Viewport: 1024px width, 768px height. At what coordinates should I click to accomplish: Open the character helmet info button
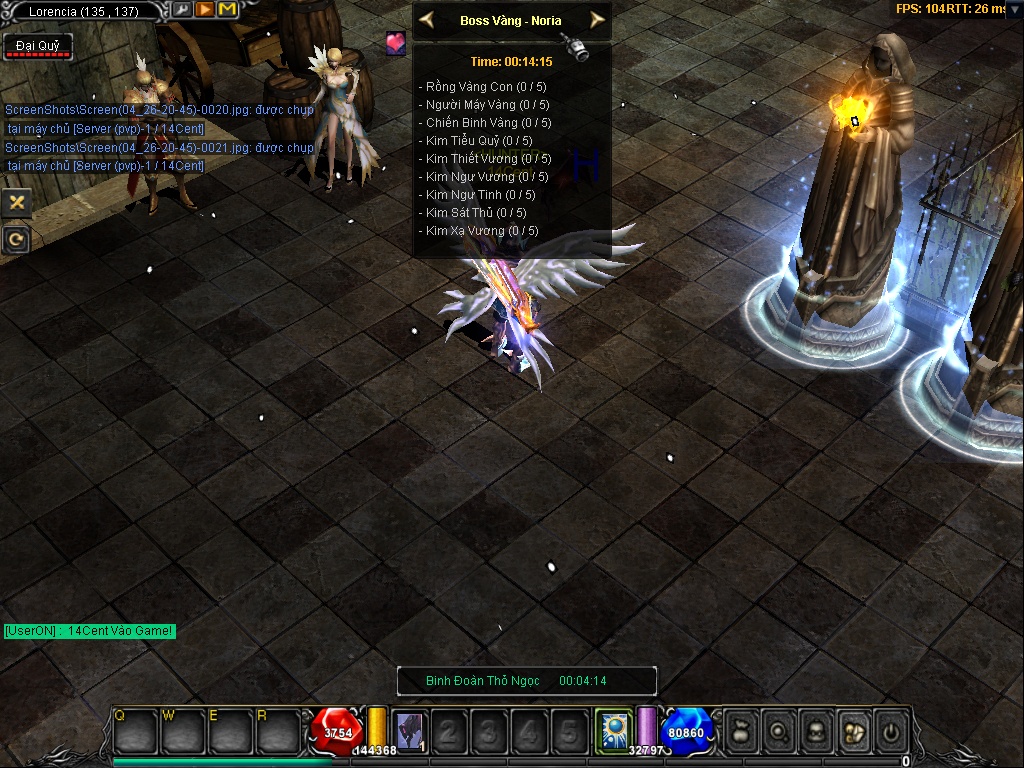coord(816,731)
